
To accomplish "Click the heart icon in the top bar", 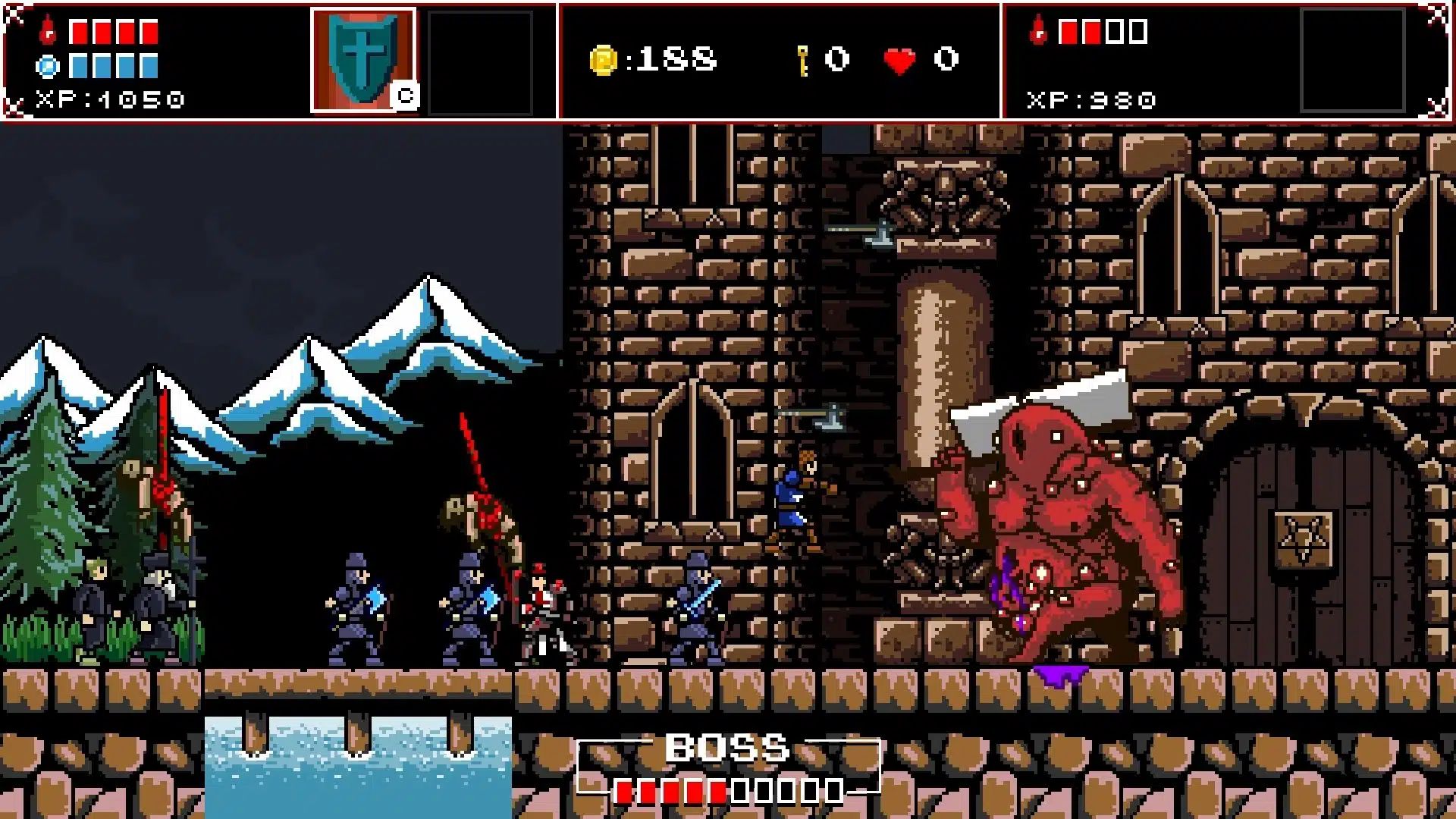I will coord(898,61).
